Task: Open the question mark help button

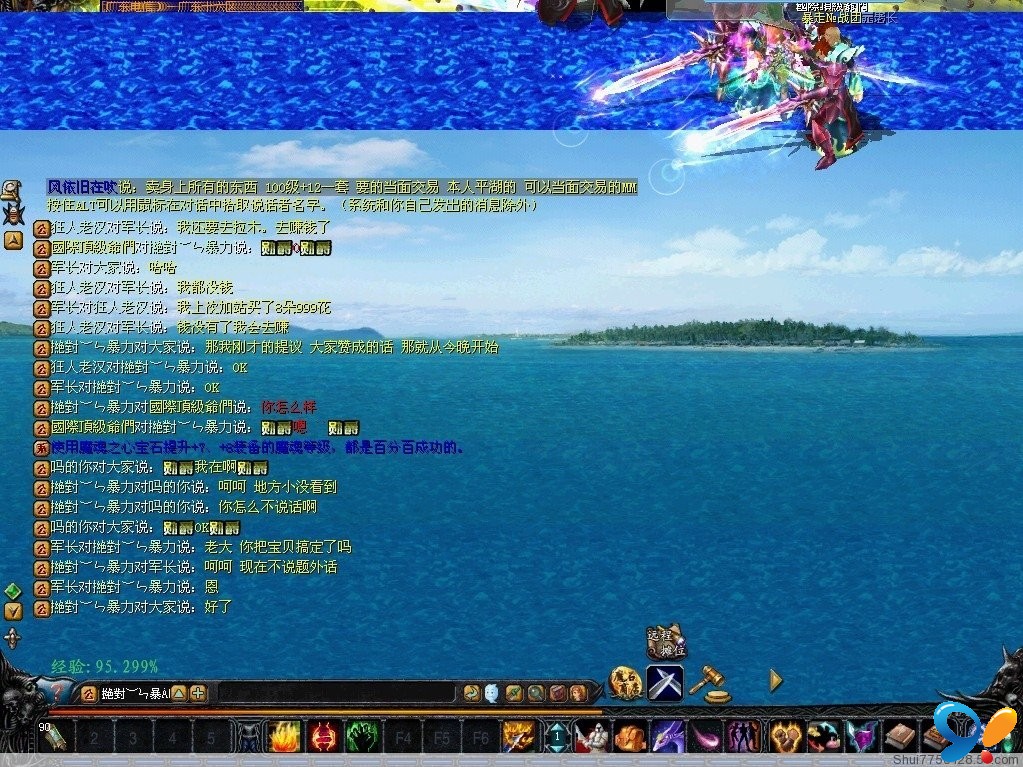Action: pyautogui.click(x=58, y=692)
